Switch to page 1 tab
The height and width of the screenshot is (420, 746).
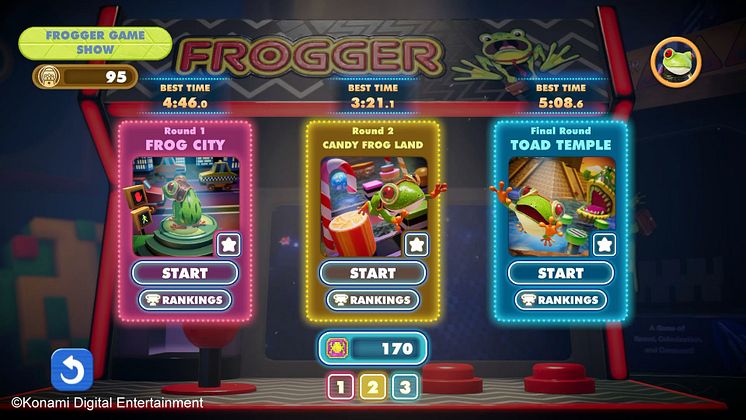click(x=341, y=388)
